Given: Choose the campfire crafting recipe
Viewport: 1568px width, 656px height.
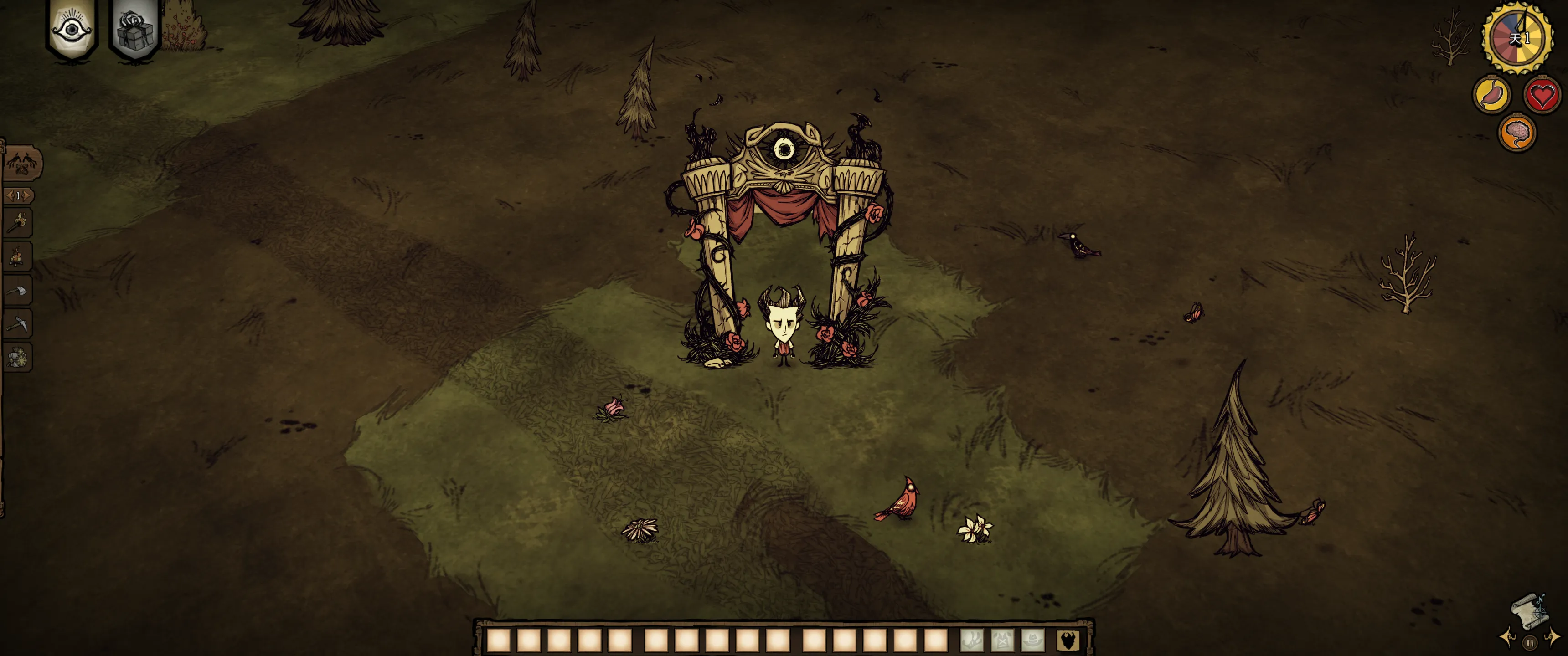Looking at the screenshot, I should click(x=18, y=257).
